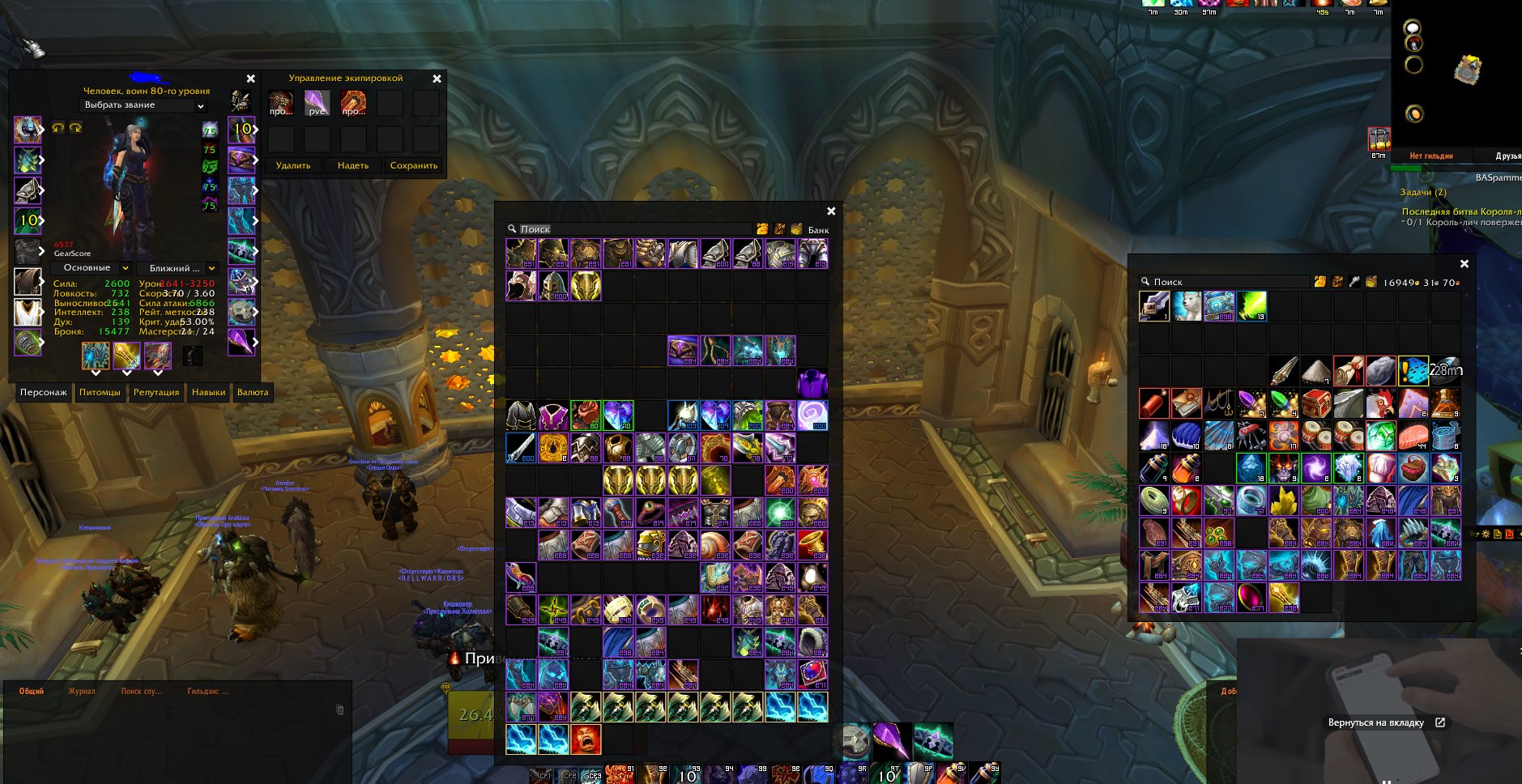Show the Навыки tab
This screenshot has height=784, width=1522.
pyautogui.click(x=208, y=393)
